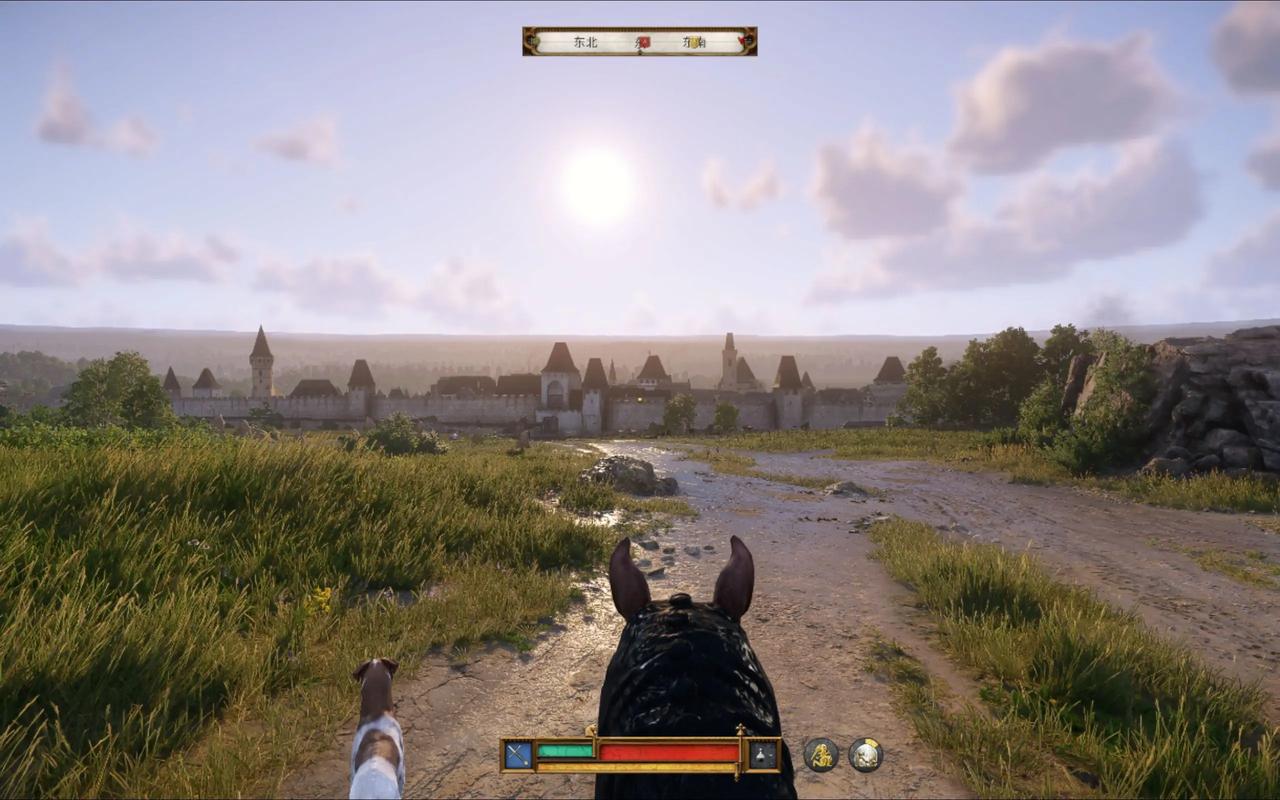Click the round status icon with yellow tag
This screenshot has height=800, width=1280.
coord(866,755)
